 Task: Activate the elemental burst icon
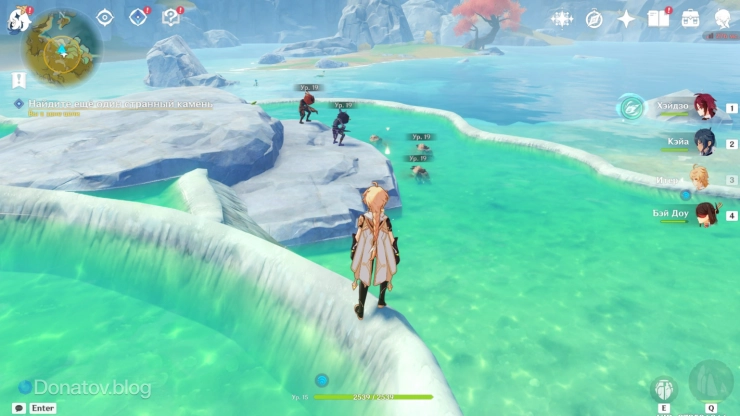(711, 383)
